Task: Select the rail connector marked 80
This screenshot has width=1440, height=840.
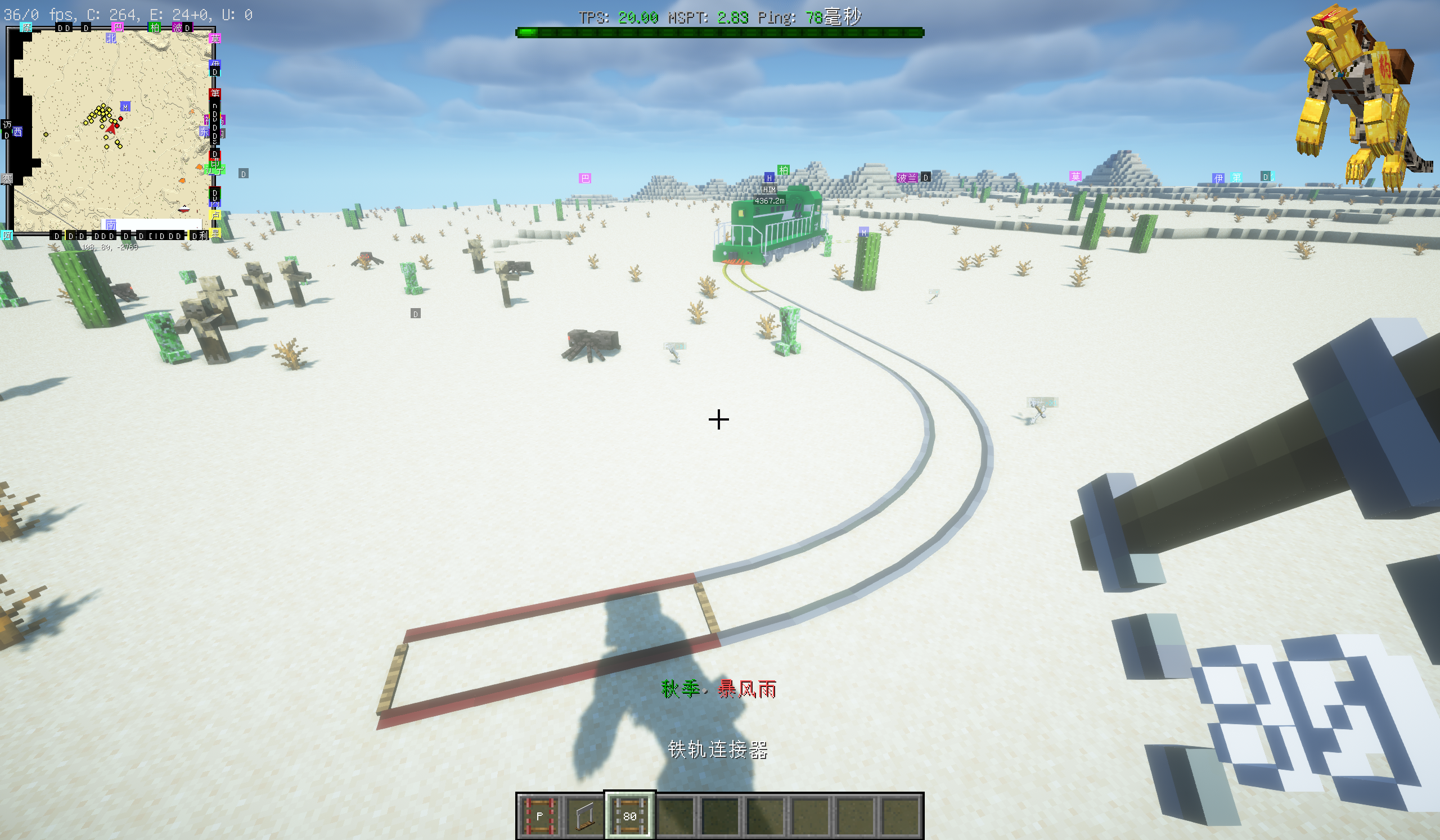Action: 629,816
